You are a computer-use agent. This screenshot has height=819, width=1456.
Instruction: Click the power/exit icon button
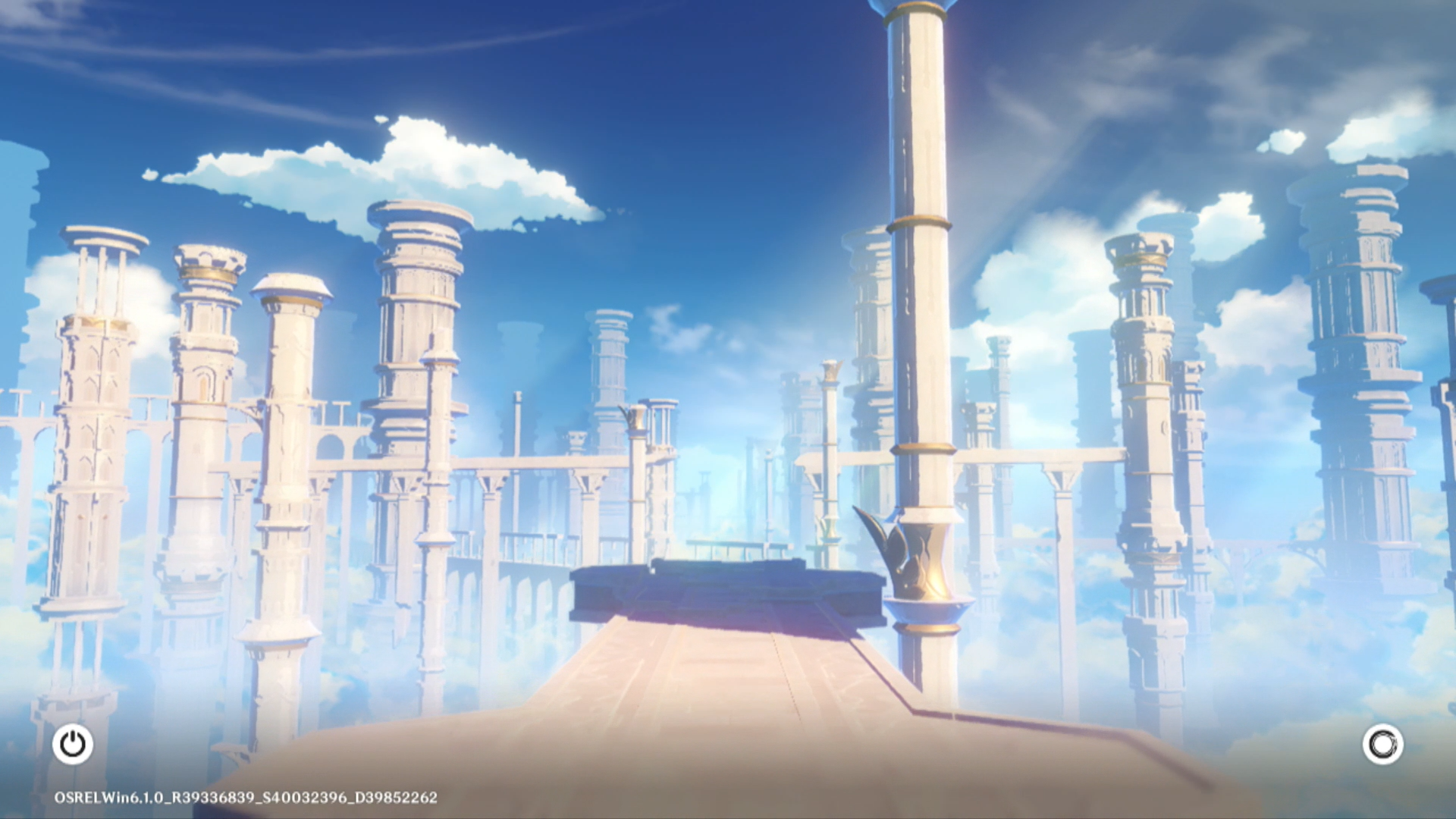(73, 744)
